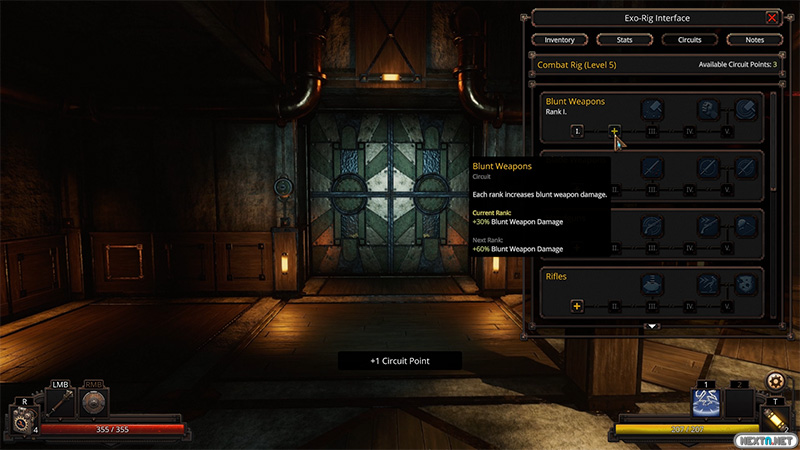Select the Blunt Weapons rank III hammer perk
The image size is (800, 450).
[652, 110]
